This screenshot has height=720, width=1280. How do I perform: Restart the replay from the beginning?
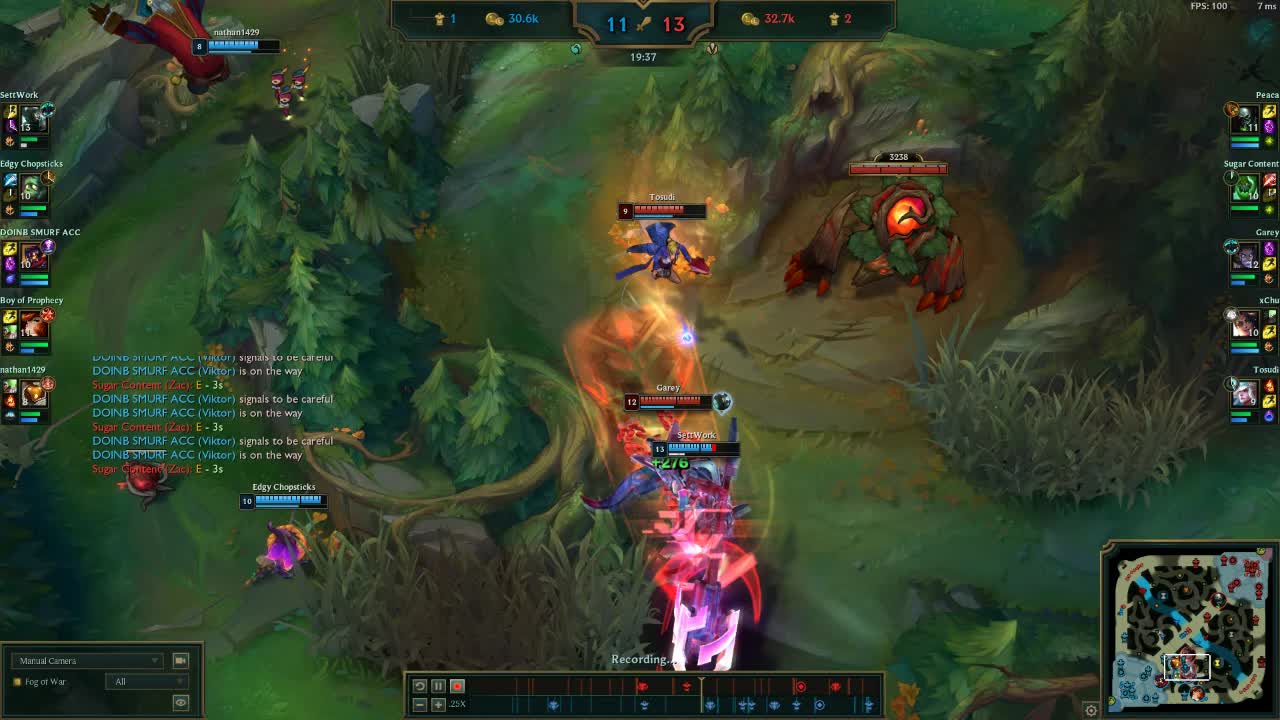(x=419, y=686)
